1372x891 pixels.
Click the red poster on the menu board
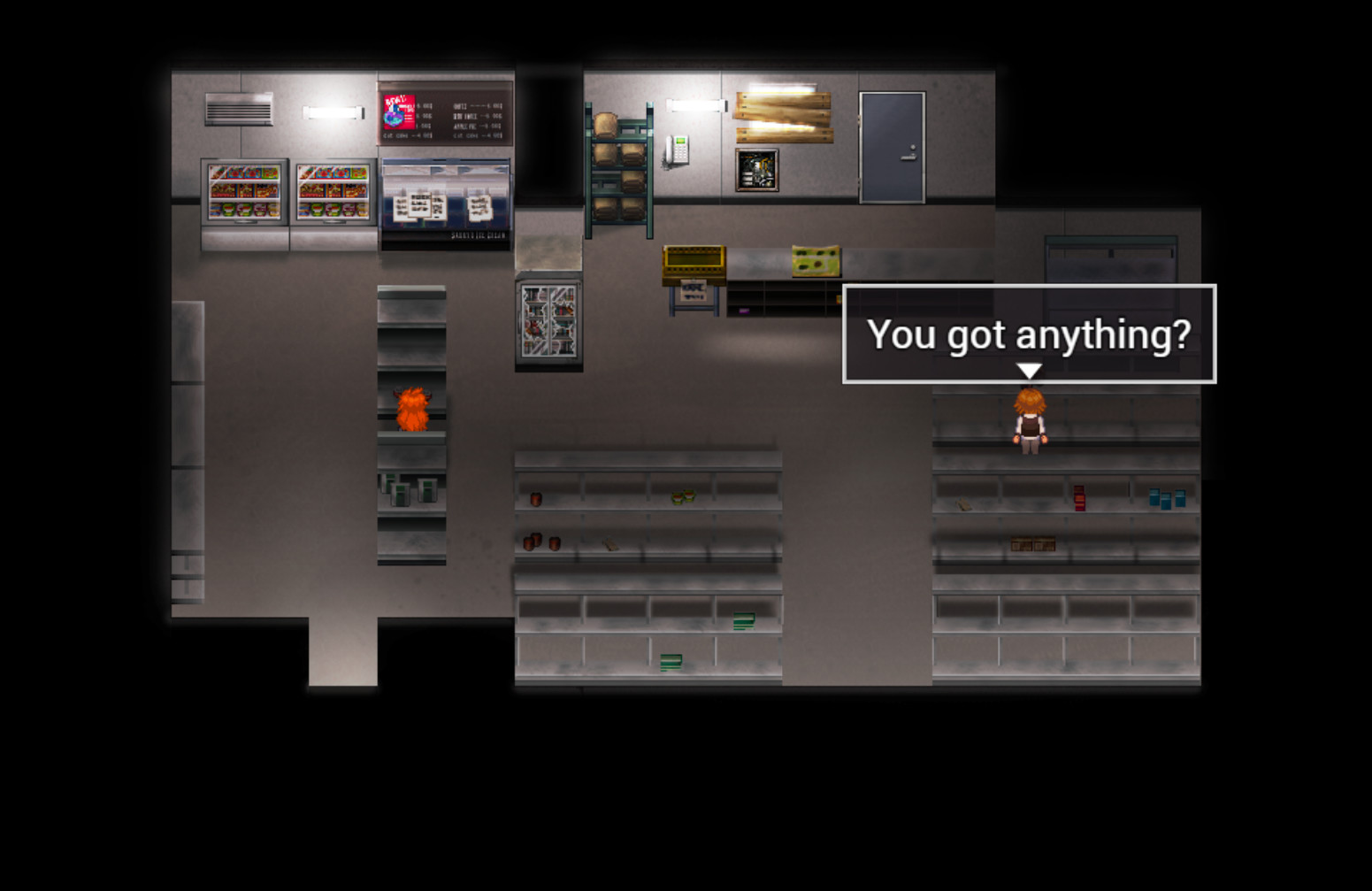[x=401, y=113]
